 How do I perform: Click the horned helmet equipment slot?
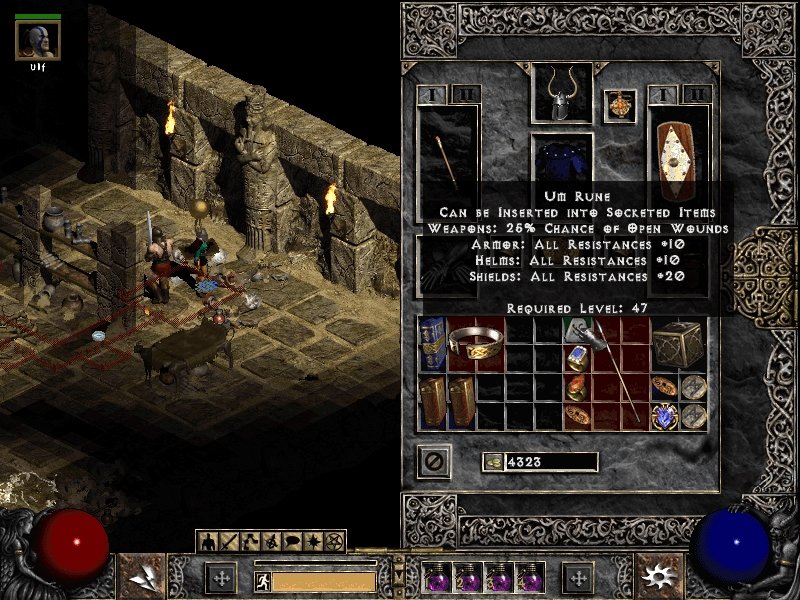[x=561, y=96]
